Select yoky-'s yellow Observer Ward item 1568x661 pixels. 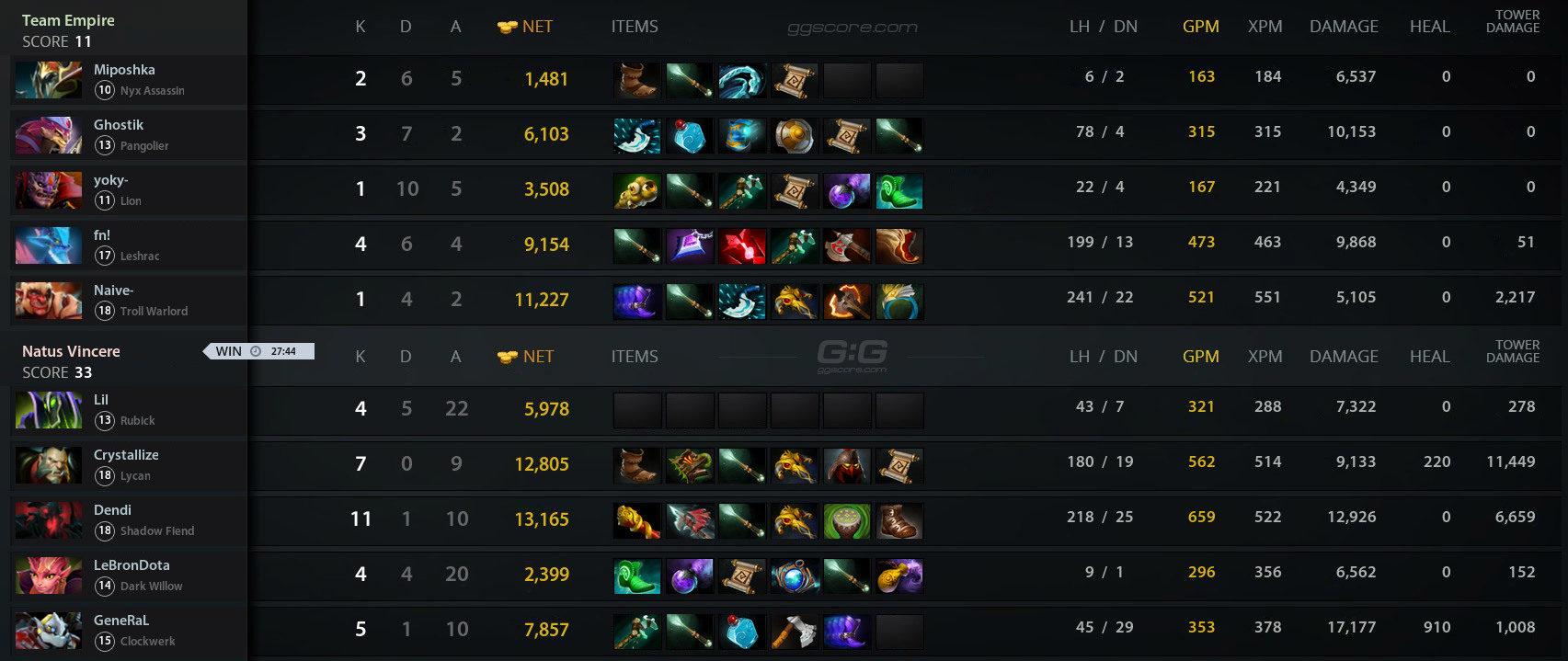pos(637,191)
